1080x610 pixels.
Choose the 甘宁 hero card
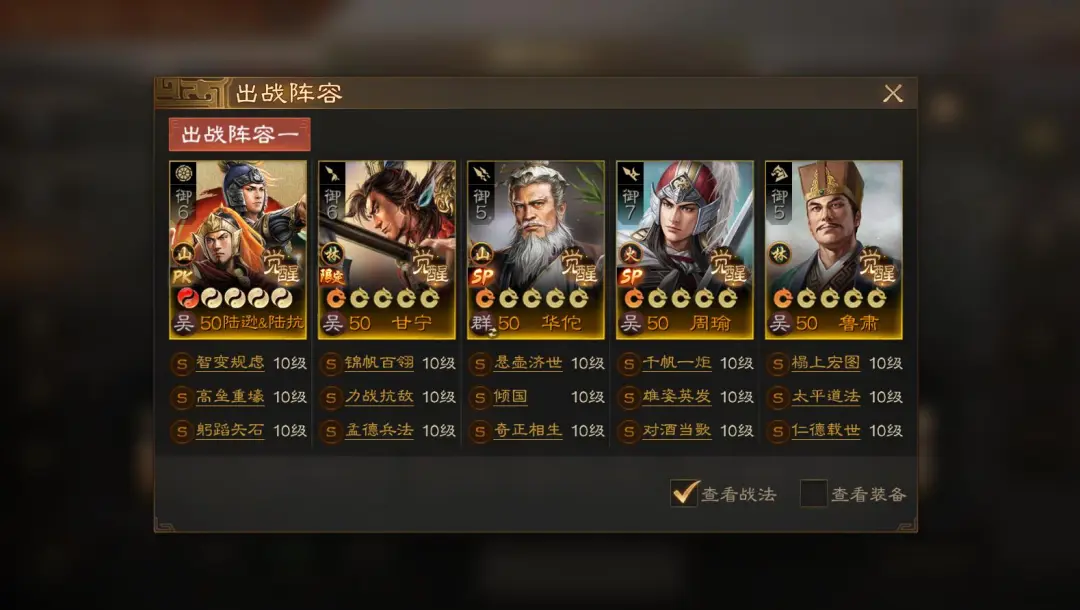[x=387, y=249]
